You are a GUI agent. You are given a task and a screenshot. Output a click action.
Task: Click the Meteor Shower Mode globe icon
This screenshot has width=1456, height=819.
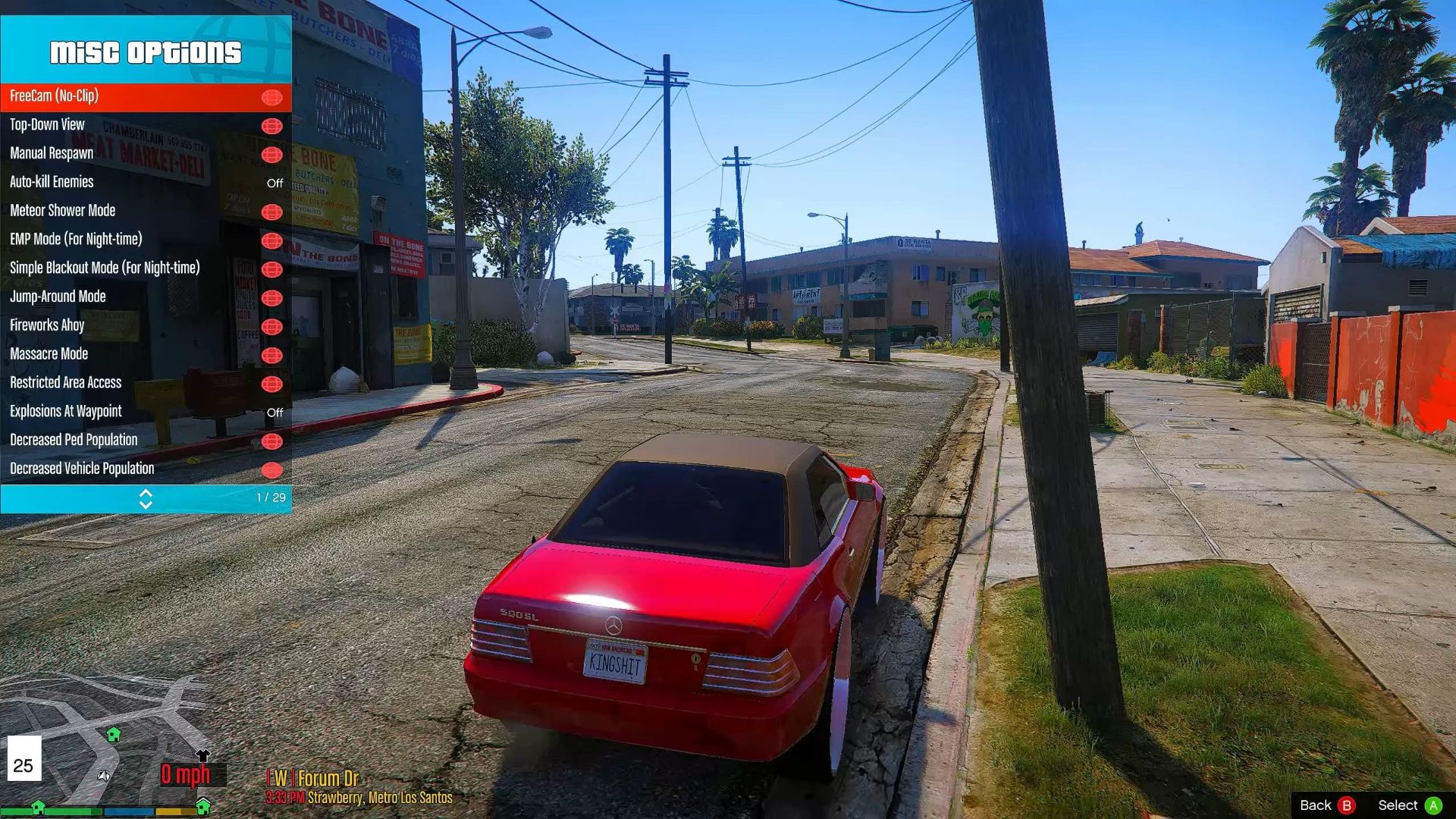tap(272, 212)
